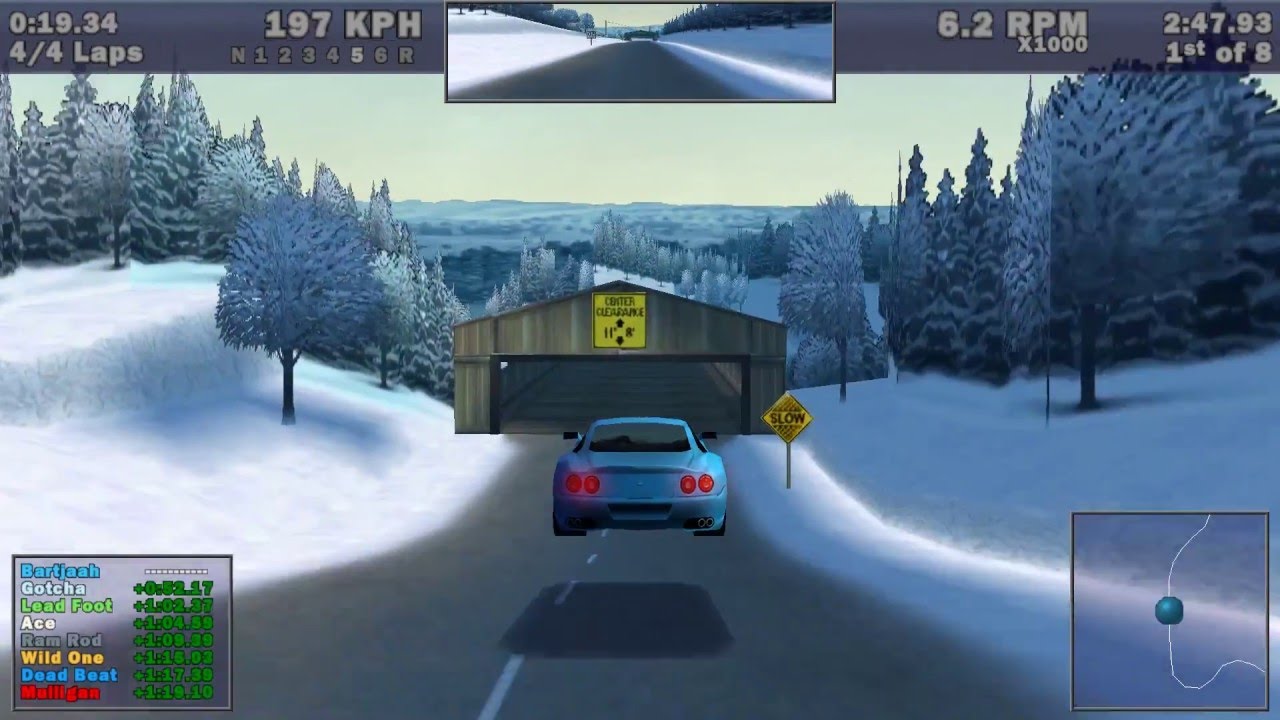Screen dimensions: 1280x720
Task: Select the player marker on the minimap
Action: tap(1169, 611)
